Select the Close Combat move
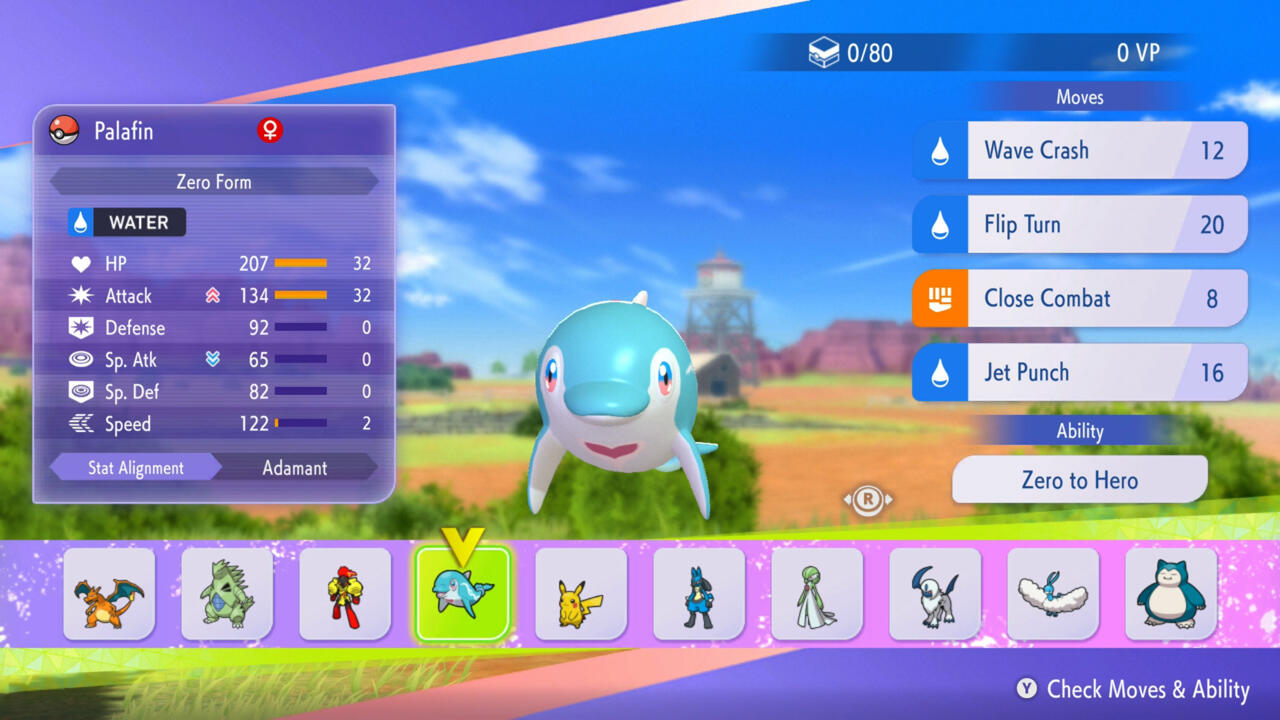Image resolution: width=1280 pixels, height=720 pixels. click(x=1080, y=298)
